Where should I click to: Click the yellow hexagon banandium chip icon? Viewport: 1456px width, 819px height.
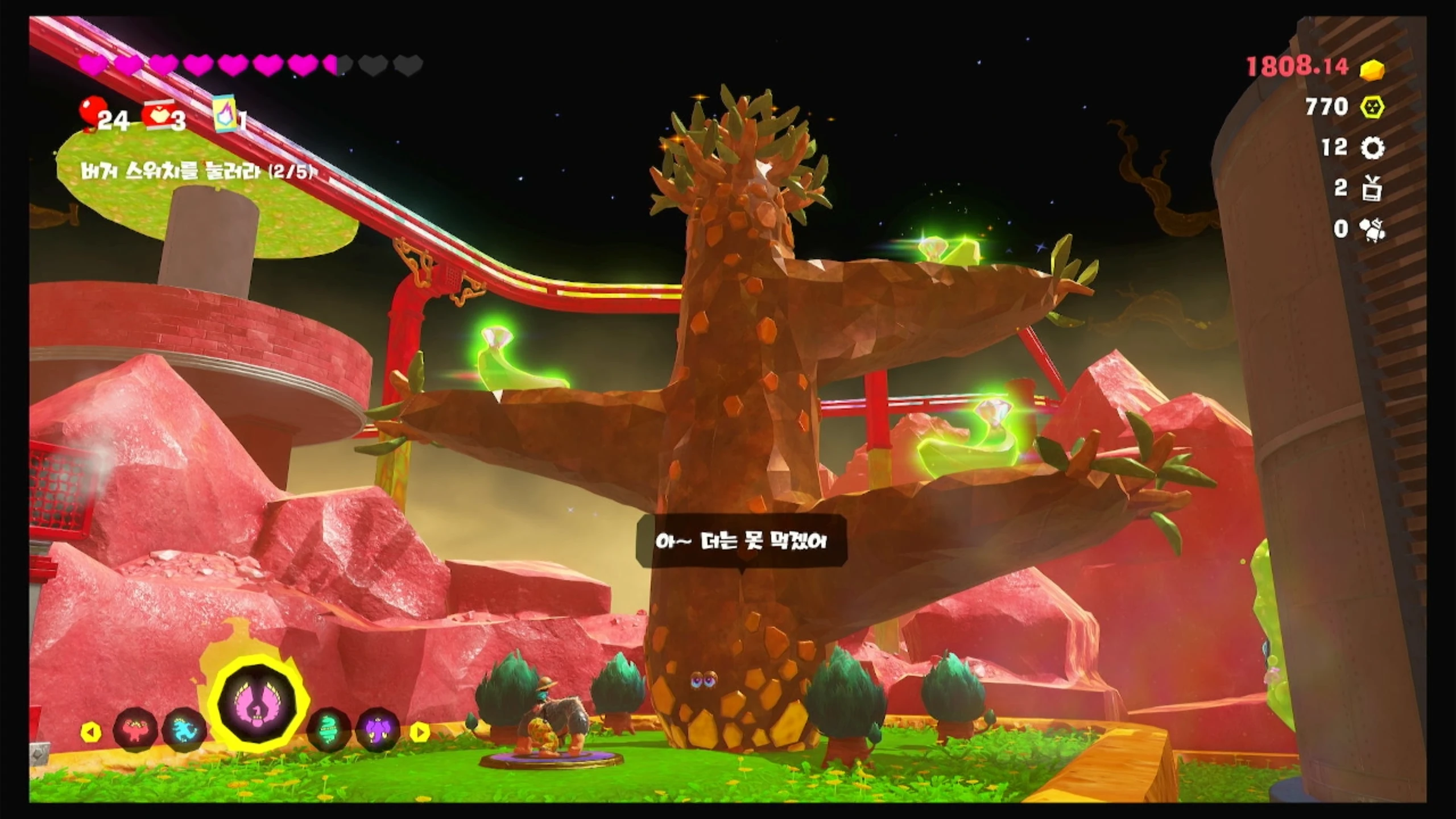[1372, 107]
